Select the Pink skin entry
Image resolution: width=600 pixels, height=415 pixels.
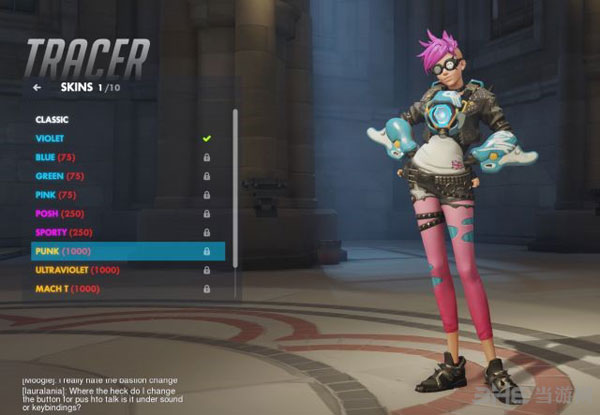(56, 194)
